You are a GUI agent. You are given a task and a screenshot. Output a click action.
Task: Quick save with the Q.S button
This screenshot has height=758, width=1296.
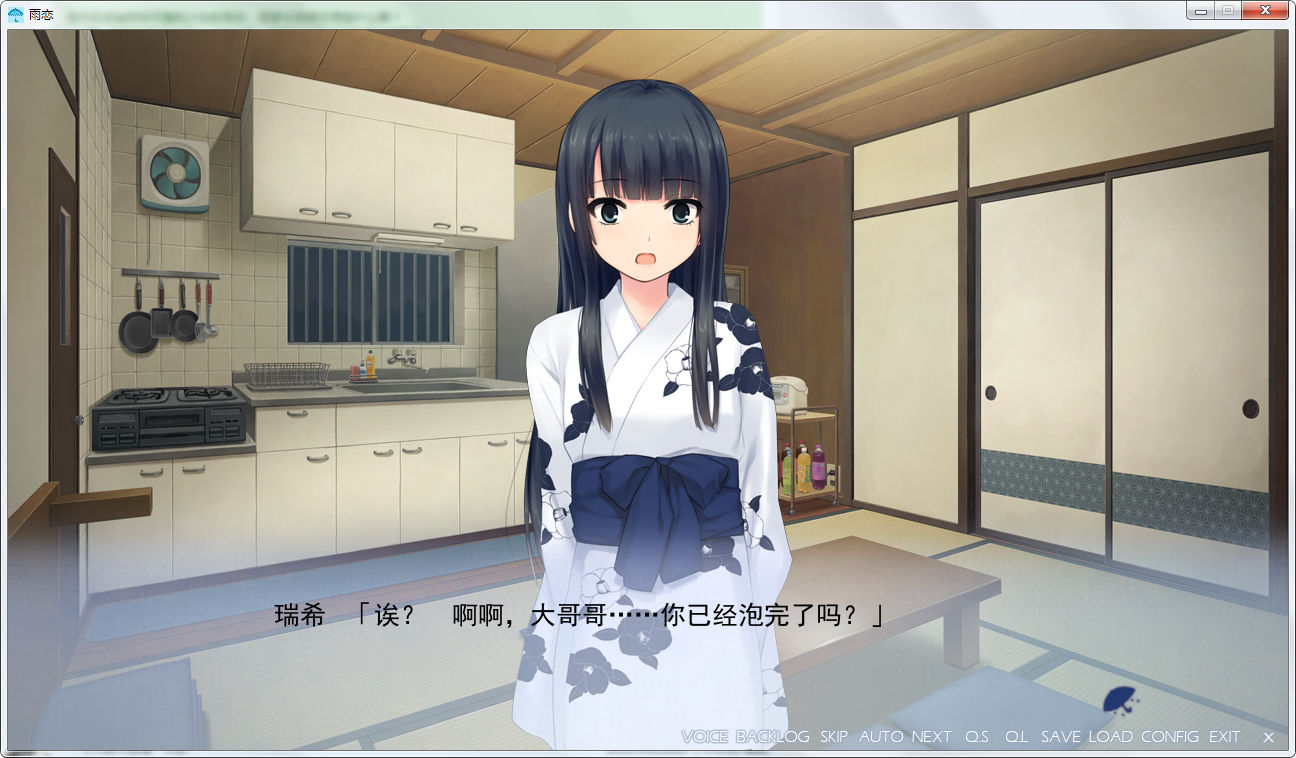tap(977, 737)
